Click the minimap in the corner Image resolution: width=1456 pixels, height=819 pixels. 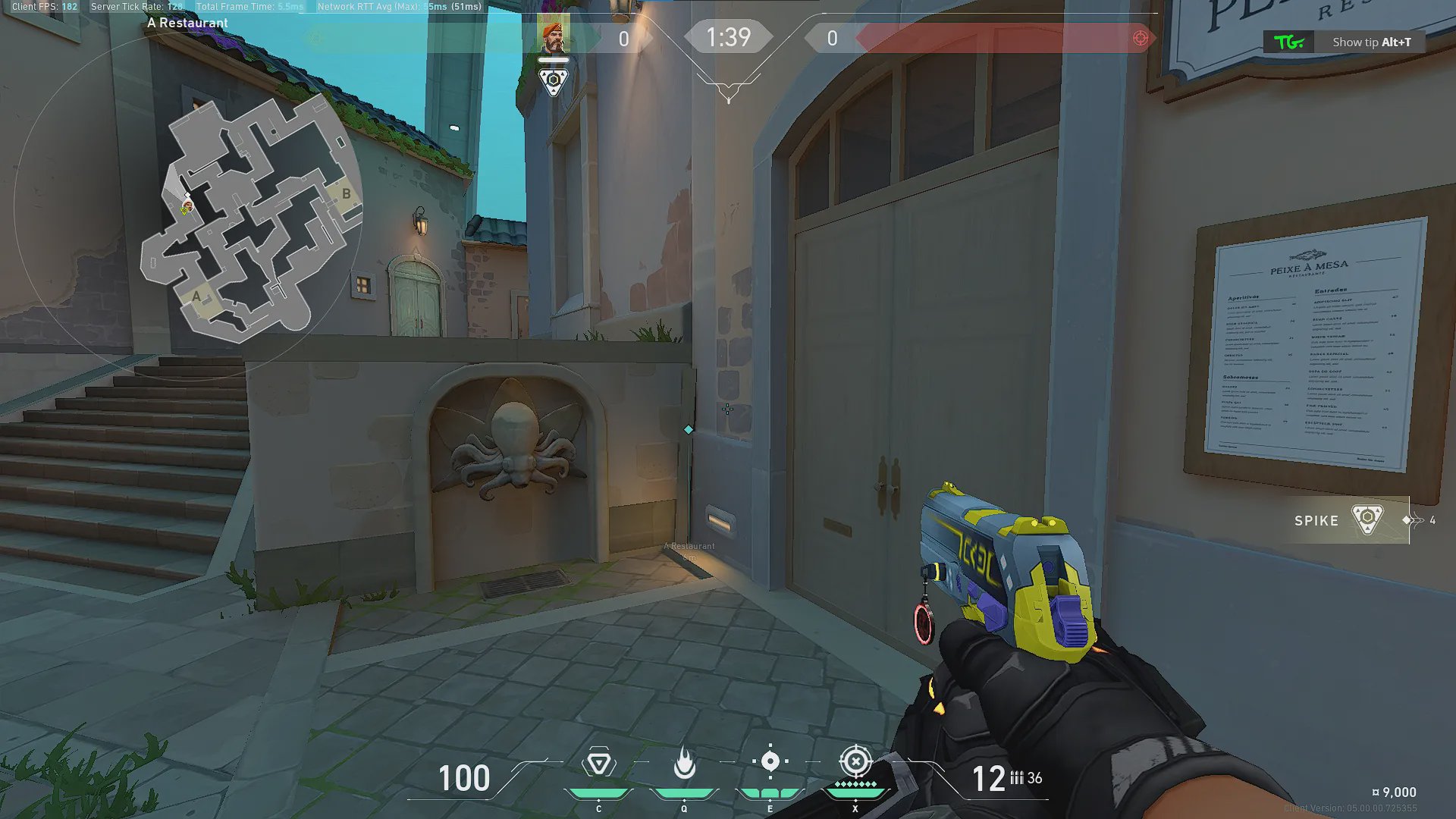[x=250, y=220]
